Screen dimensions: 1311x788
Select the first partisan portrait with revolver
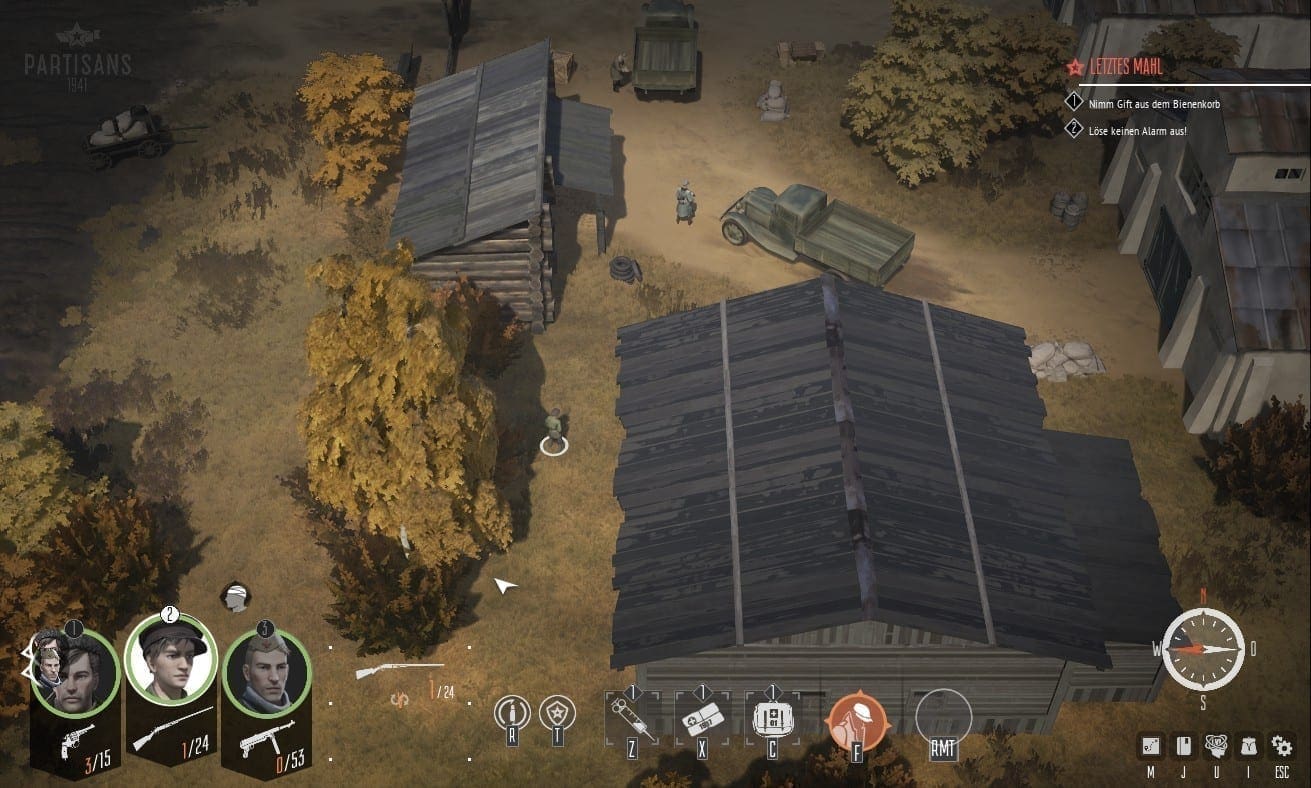(x=72, y=674)
